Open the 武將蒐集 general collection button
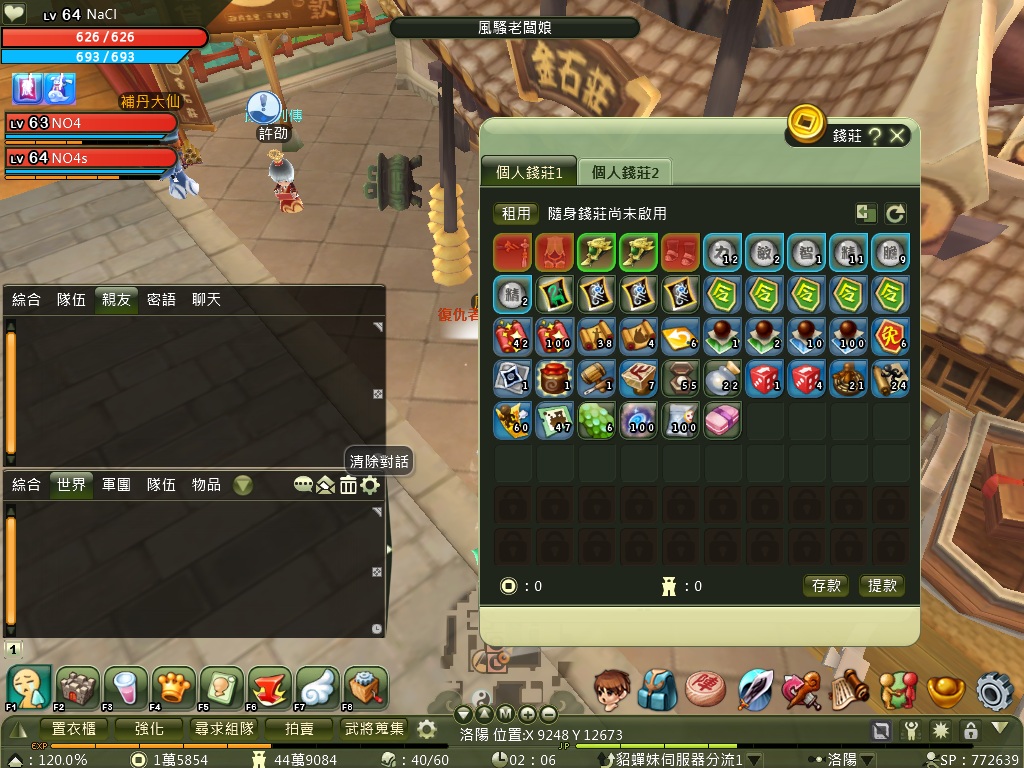Screen dimensions: 1024x768 click(374, 728)
